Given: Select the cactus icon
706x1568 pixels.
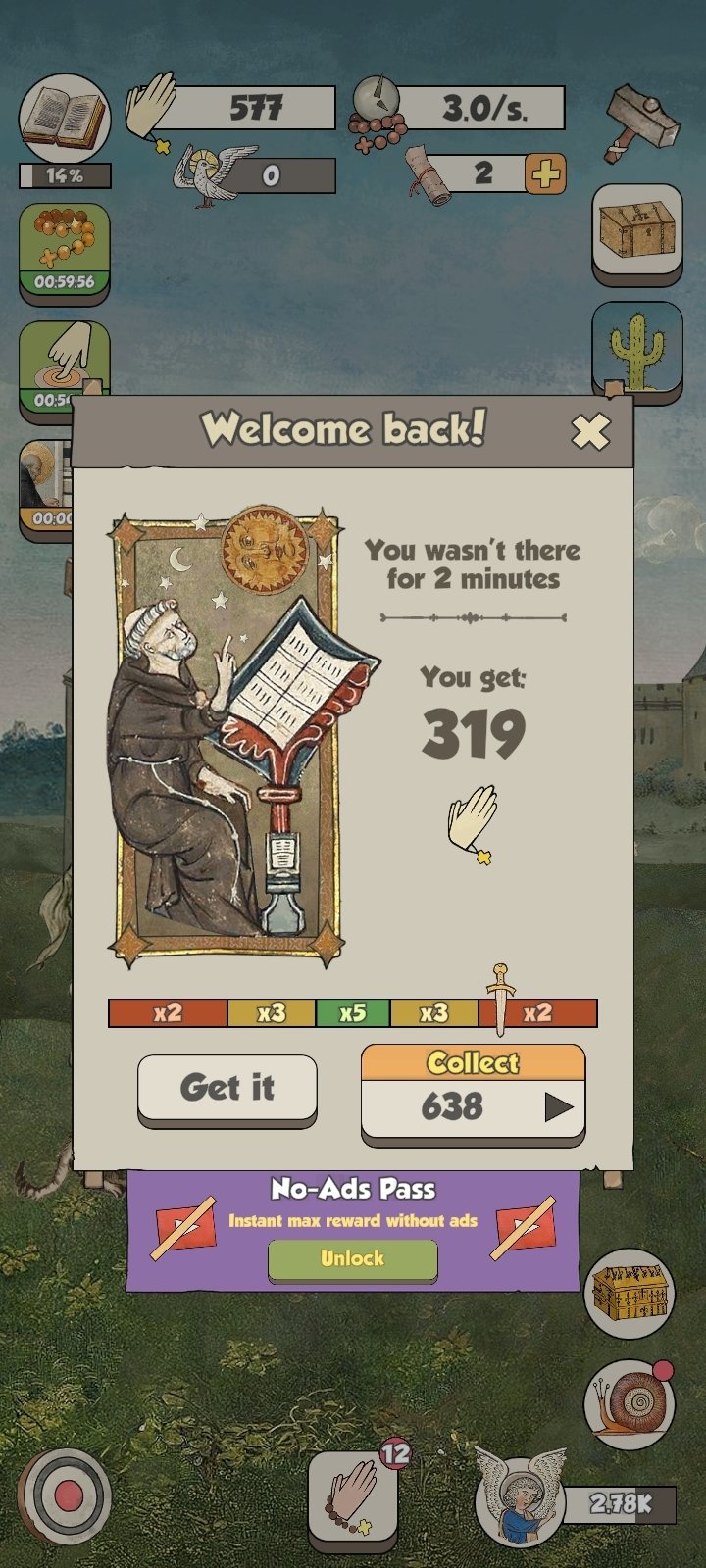Looking at the screenshot, I should tap(637, 347).
